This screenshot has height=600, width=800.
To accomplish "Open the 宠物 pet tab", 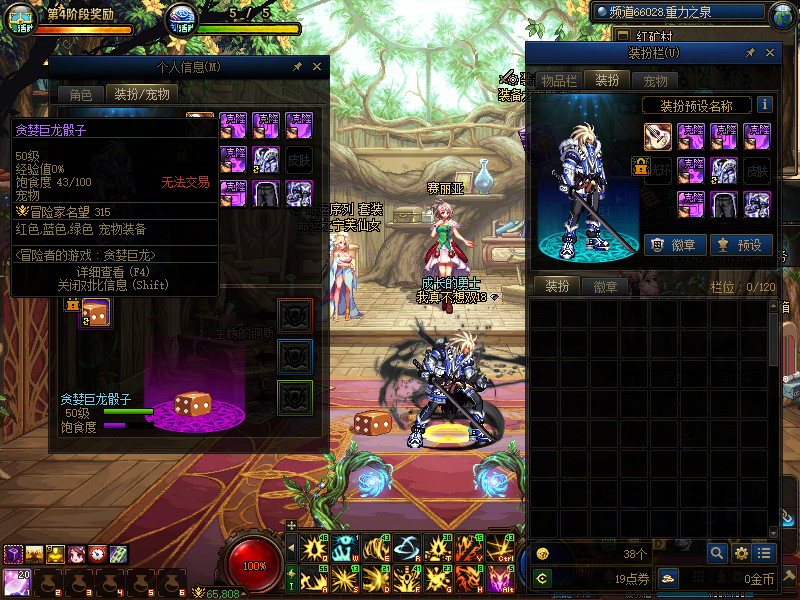I will [x=655, y=81].
